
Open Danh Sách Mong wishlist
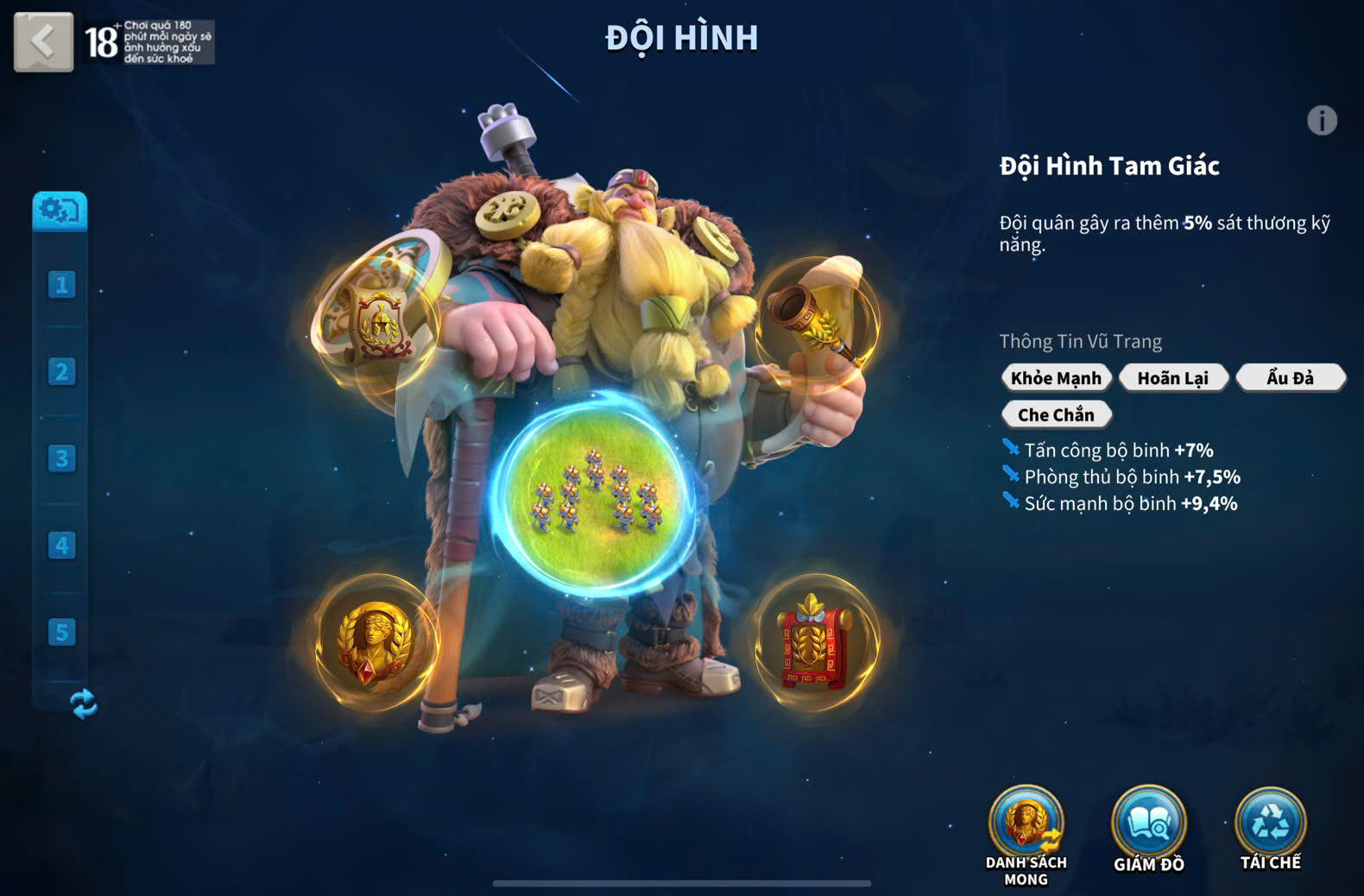point(1026,827)
